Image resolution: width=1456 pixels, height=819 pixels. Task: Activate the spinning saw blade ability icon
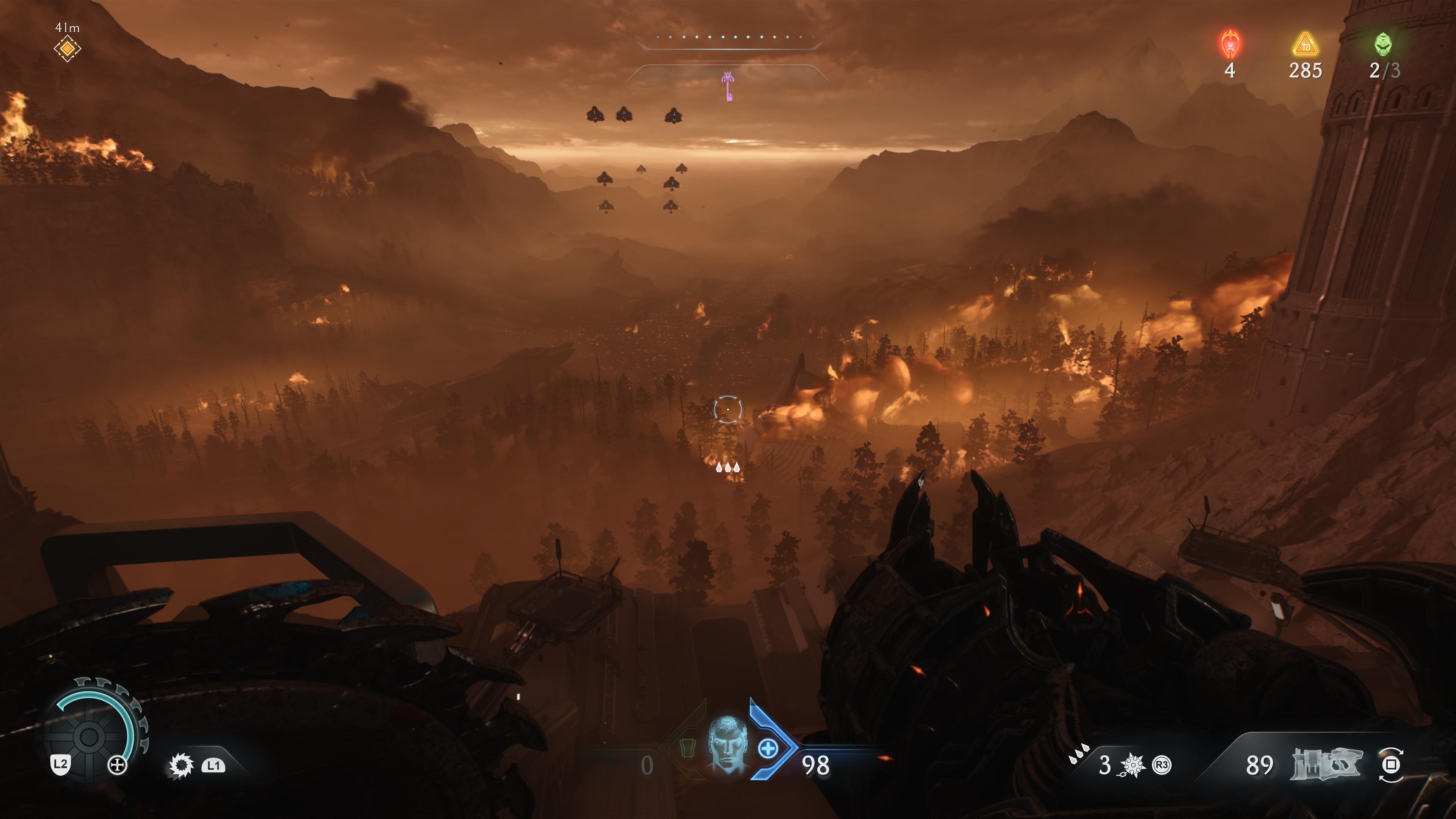(181, 766)
